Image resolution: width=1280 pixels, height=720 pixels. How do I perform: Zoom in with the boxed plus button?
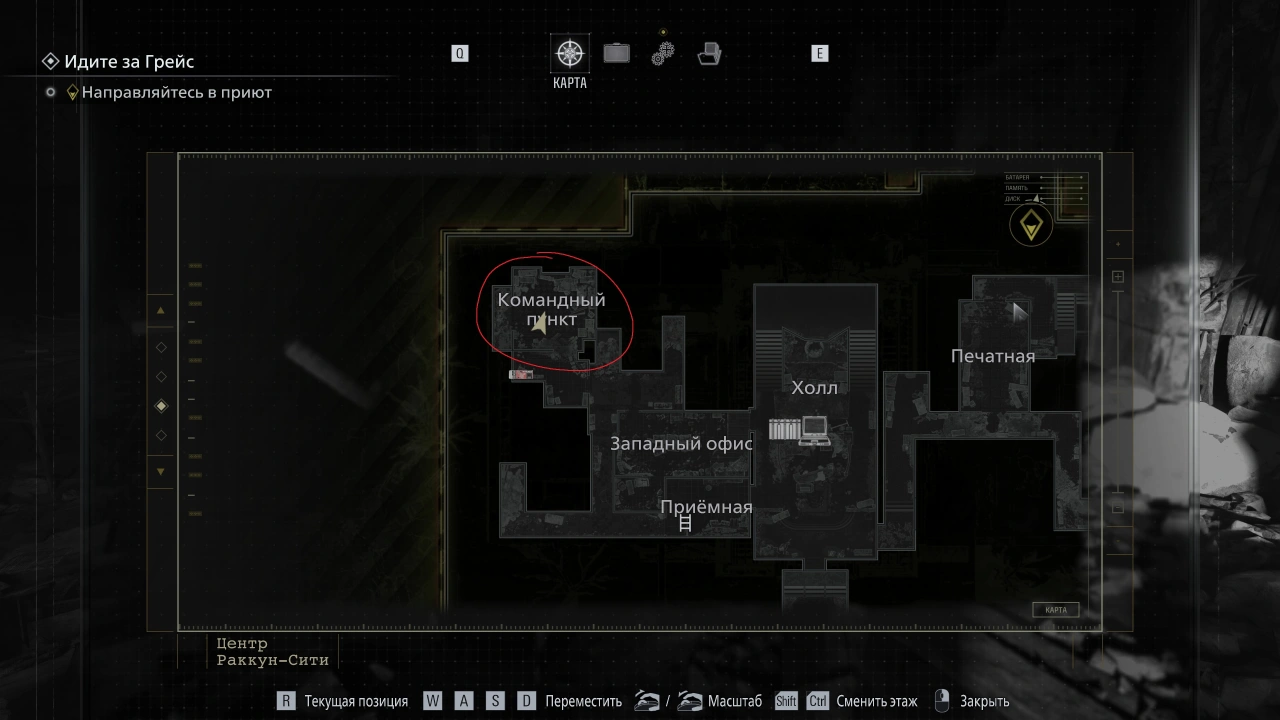tap(1118, 277)
